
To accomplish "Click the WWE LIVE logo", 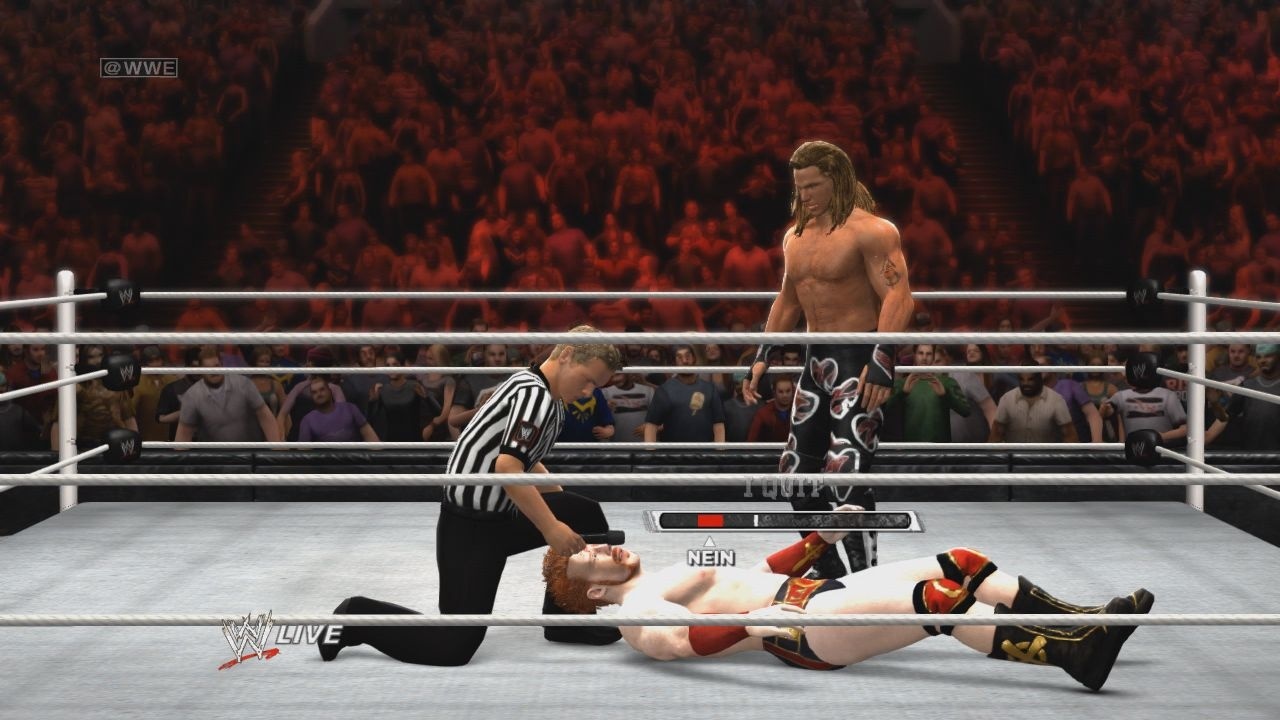I will 279,637.
